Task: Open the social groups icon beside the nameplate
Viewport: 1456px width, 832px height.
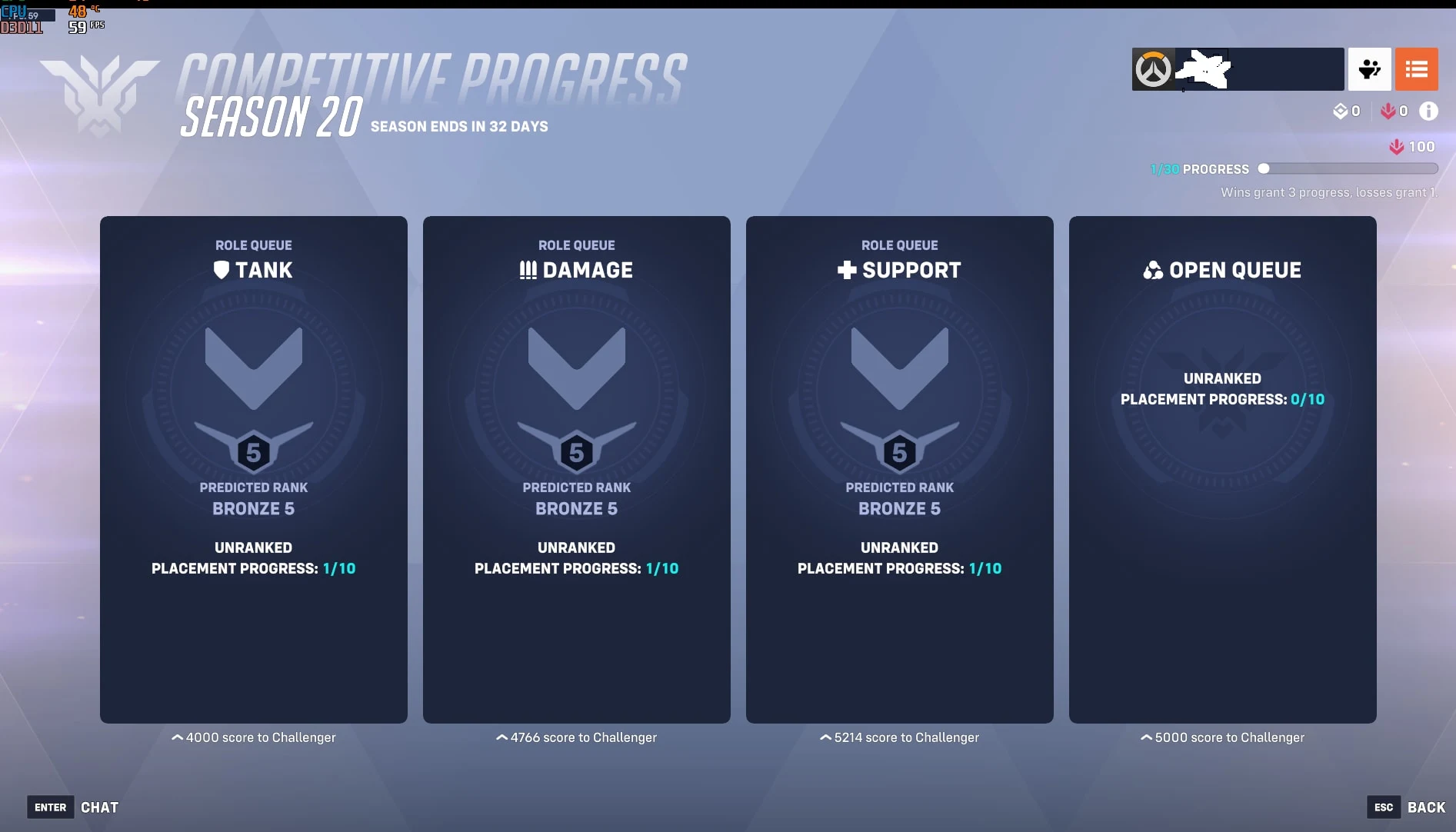Action: (1370, 69)
